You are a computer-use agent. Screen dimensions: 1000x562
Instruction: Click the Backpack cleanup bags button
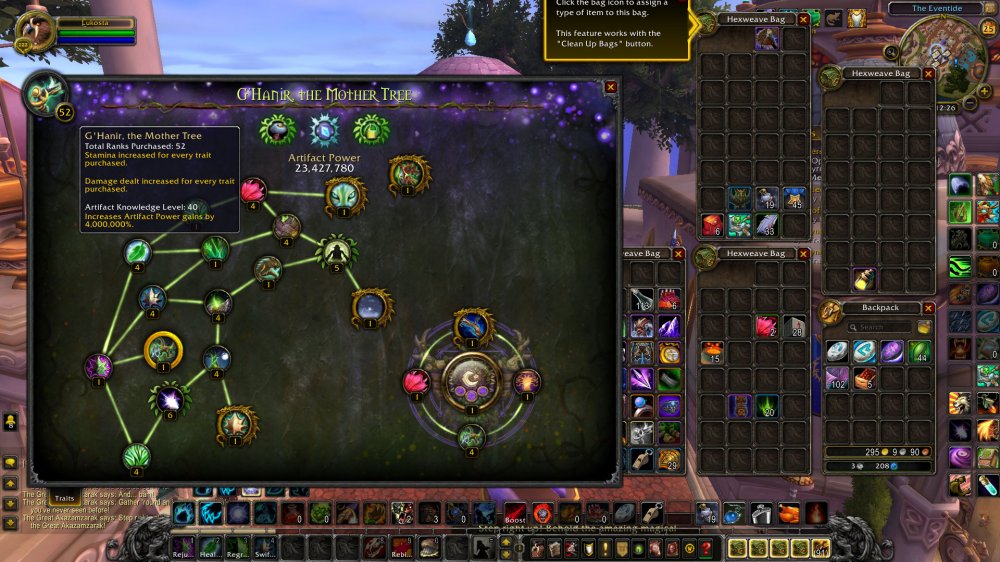tap(924, 327)
